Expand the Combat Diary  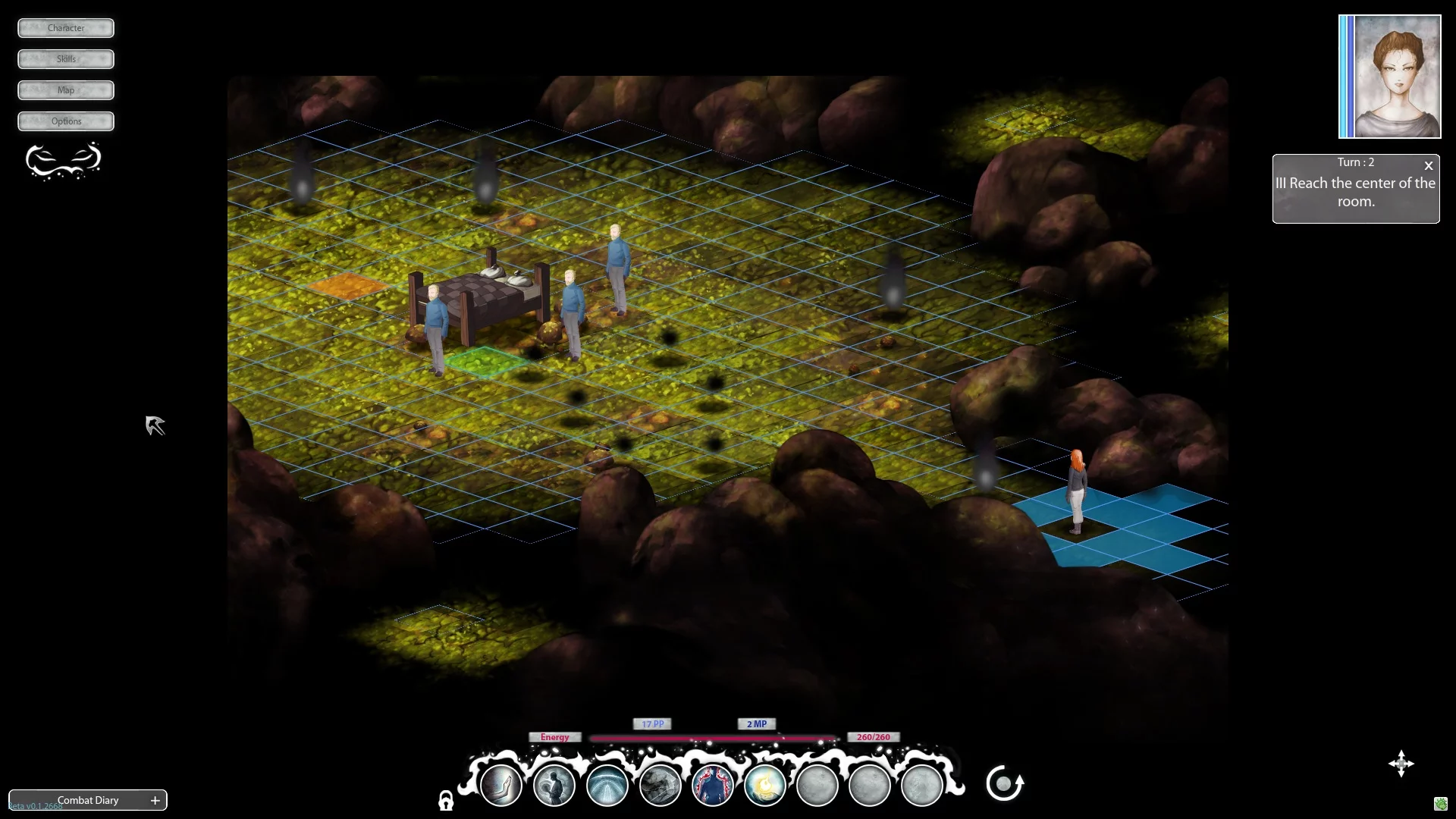pyautogui.click(x=155, y=800)
